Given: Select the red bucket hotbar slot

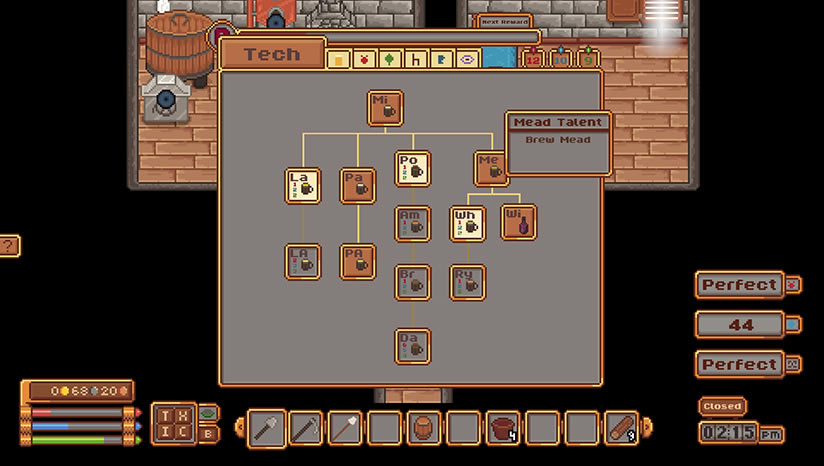Looking at the screenshot, I should 502,428.
